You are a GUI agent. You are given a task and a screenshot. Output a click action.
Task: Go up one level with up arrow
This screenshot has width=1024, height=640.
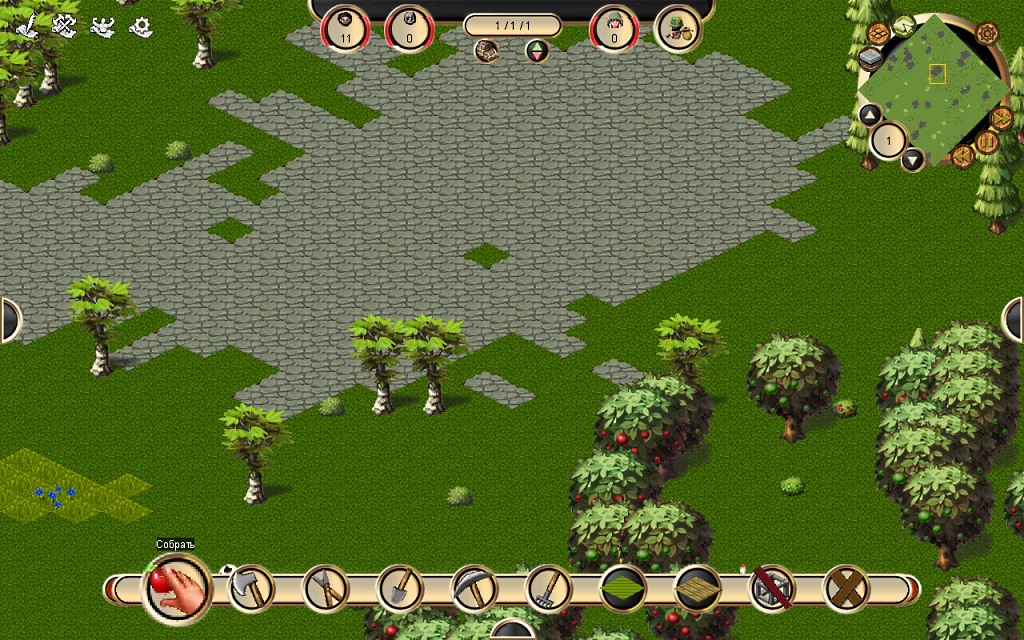[x=870, y=114]
